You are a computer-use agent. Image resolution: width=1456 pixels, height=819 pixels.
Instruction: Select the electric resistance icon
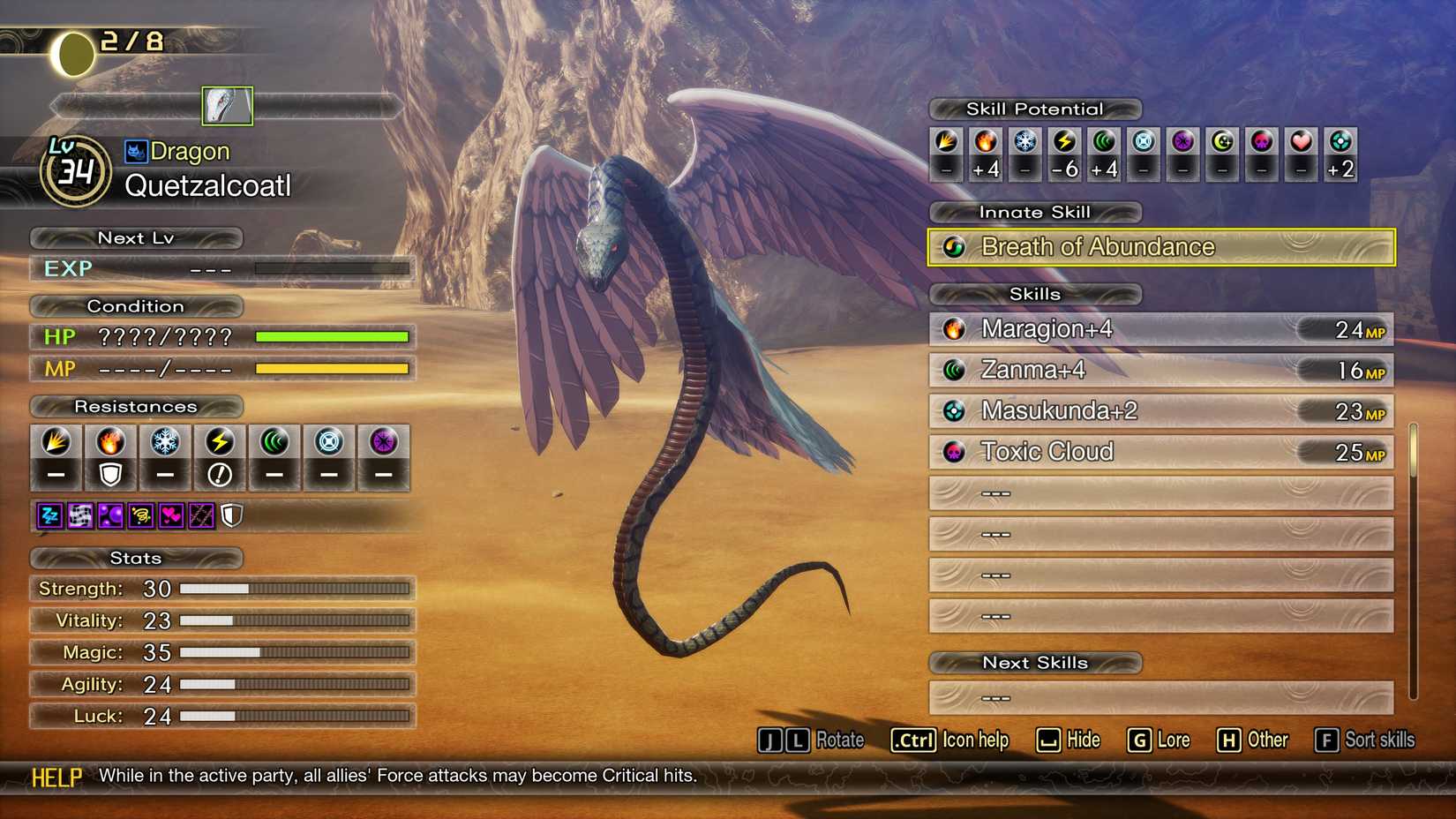tap(220, 442)
